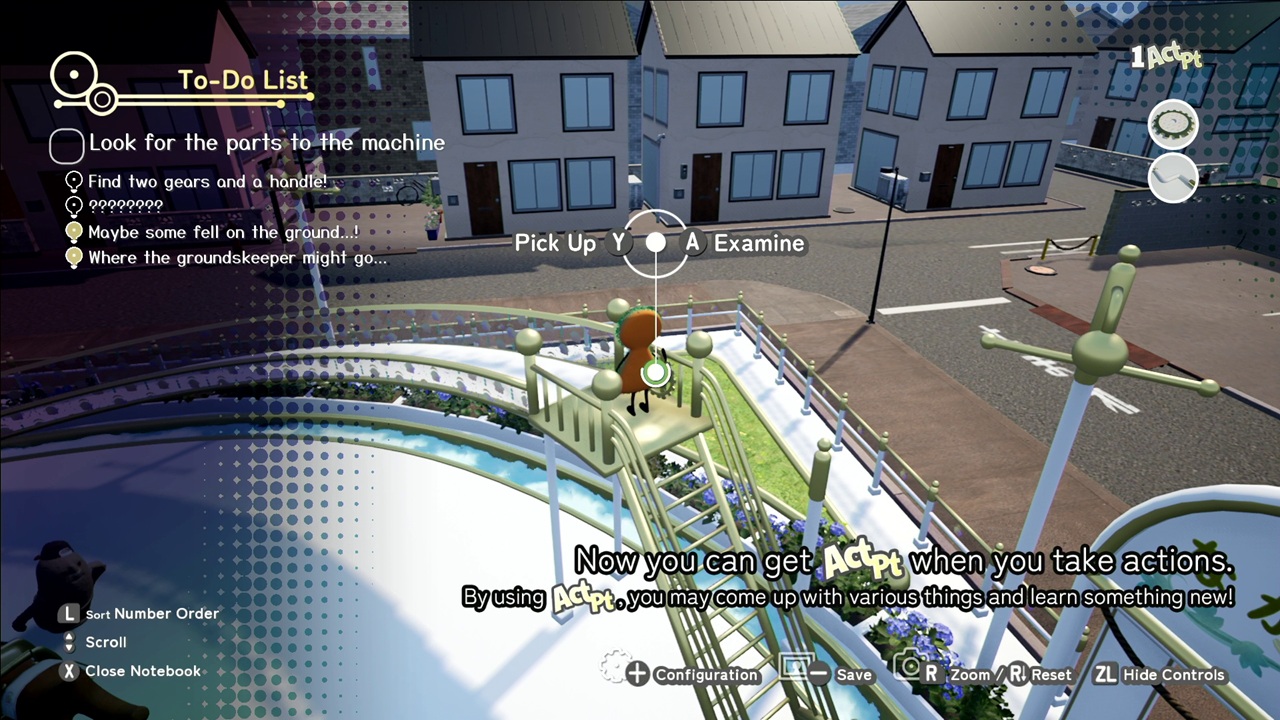Screen dimensions: 1280x720
Task: Click the ZL Hide Controls icon
Action: [x=1104, y=674]
